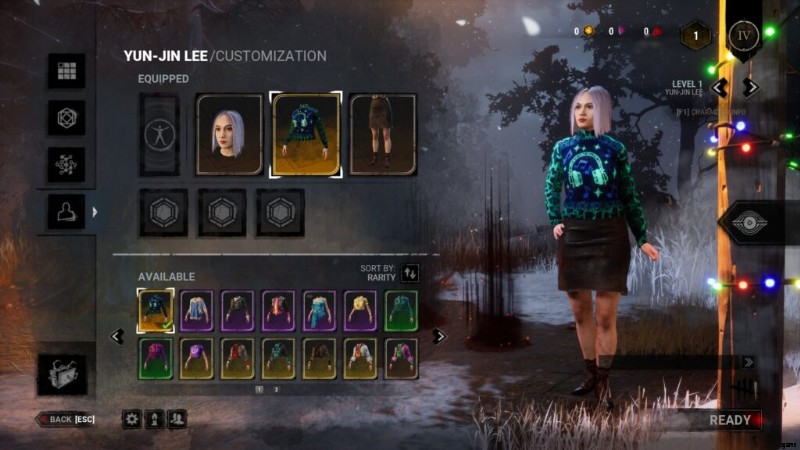The height and width of the screenshot is (450, 800).
Task: Open the loadout grid tab
Action: coord(67,71)
